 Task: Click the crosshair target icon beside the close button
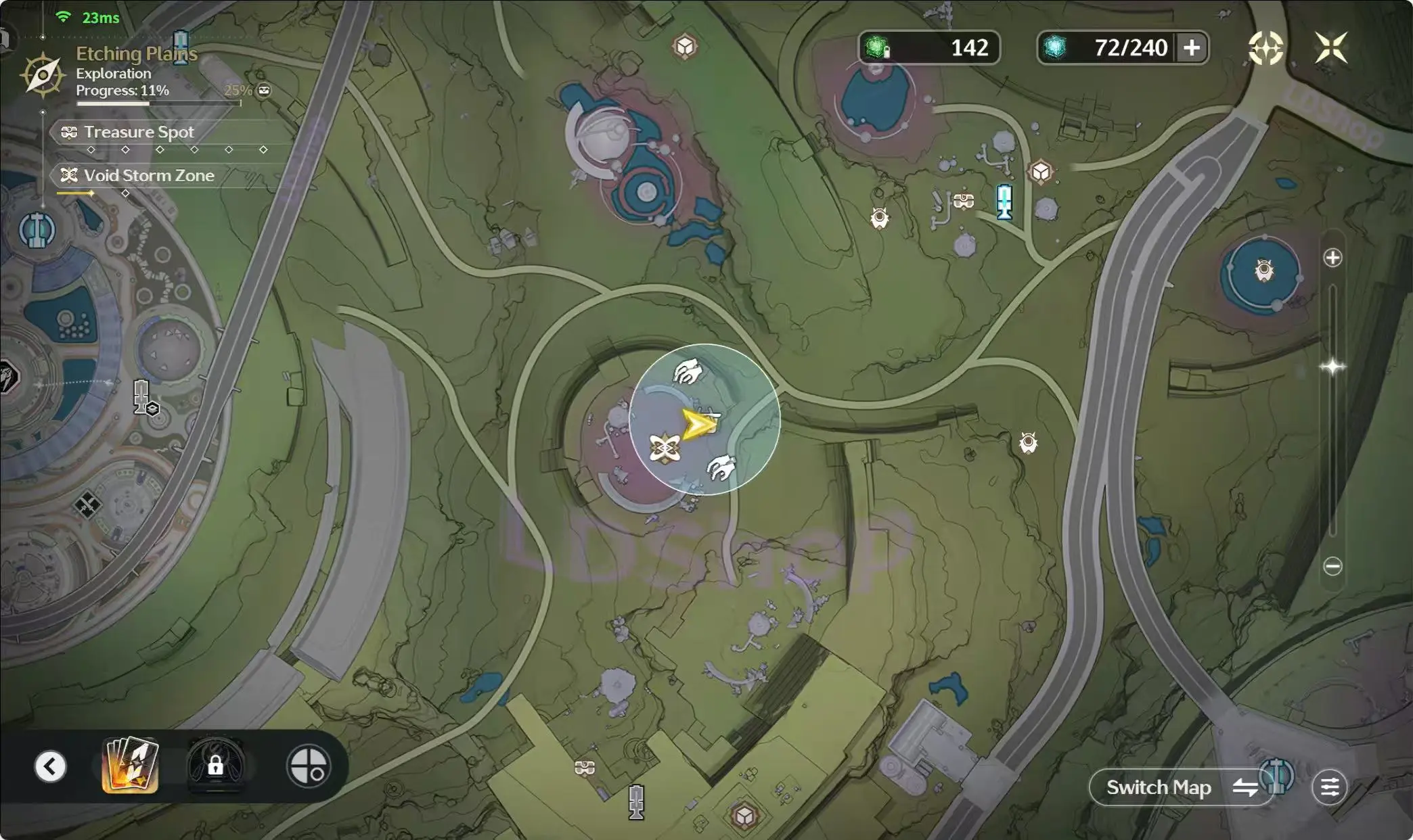click(x=1265, y=48)
